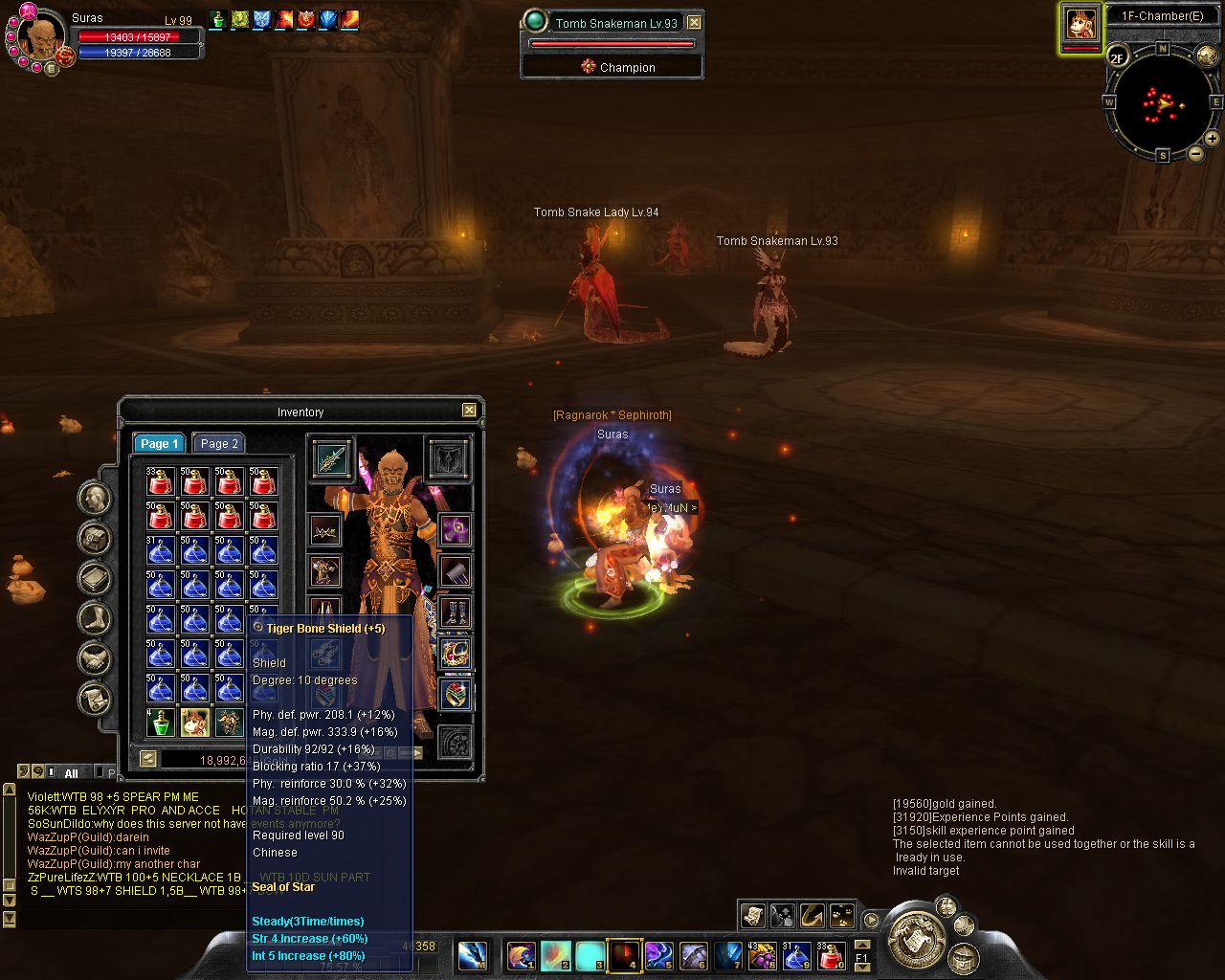Use the red potion in hotbar slot 0
The image size is (1225, 980).
point(832,955)
